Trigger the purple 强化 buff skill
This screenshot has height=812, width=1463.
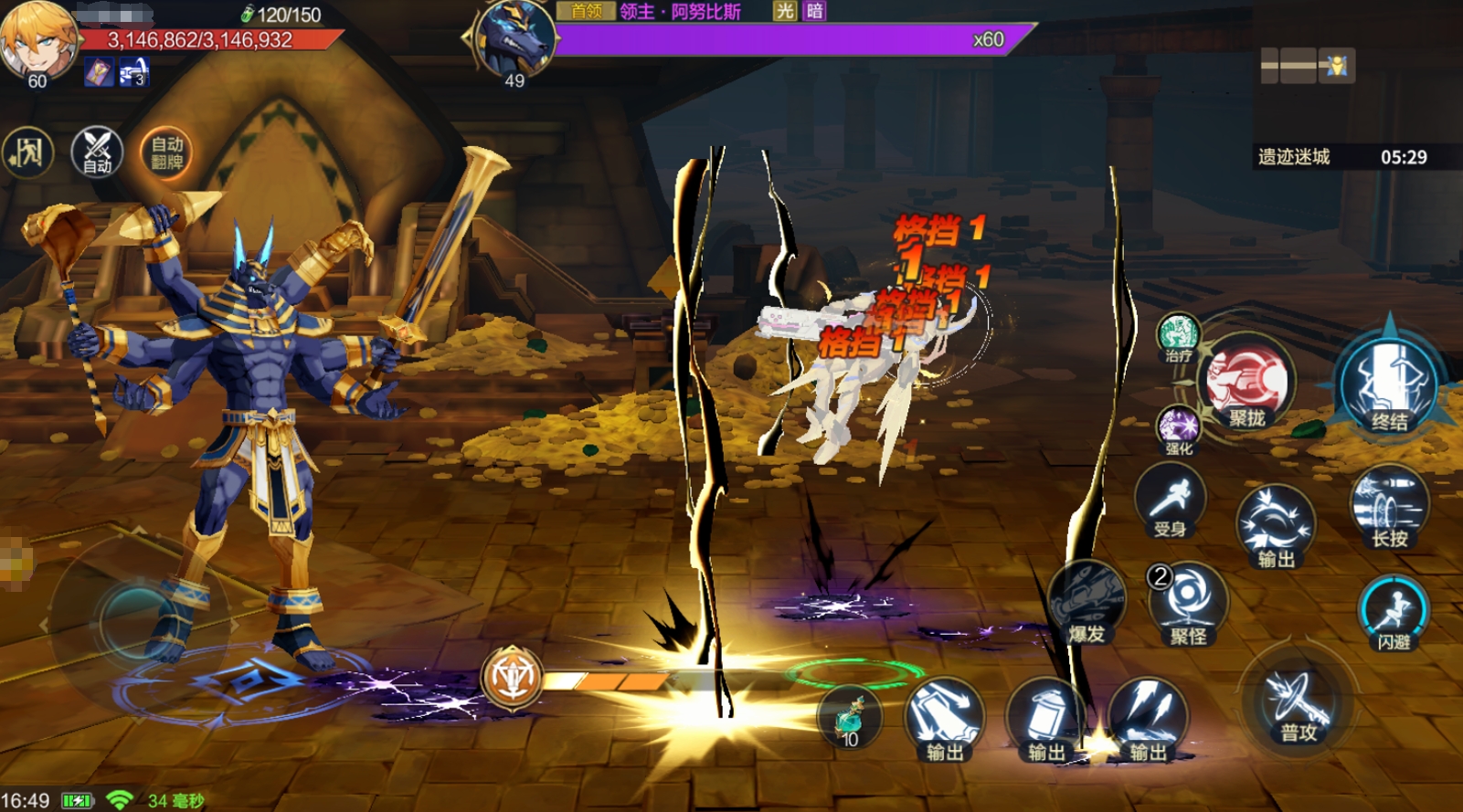1179,430
